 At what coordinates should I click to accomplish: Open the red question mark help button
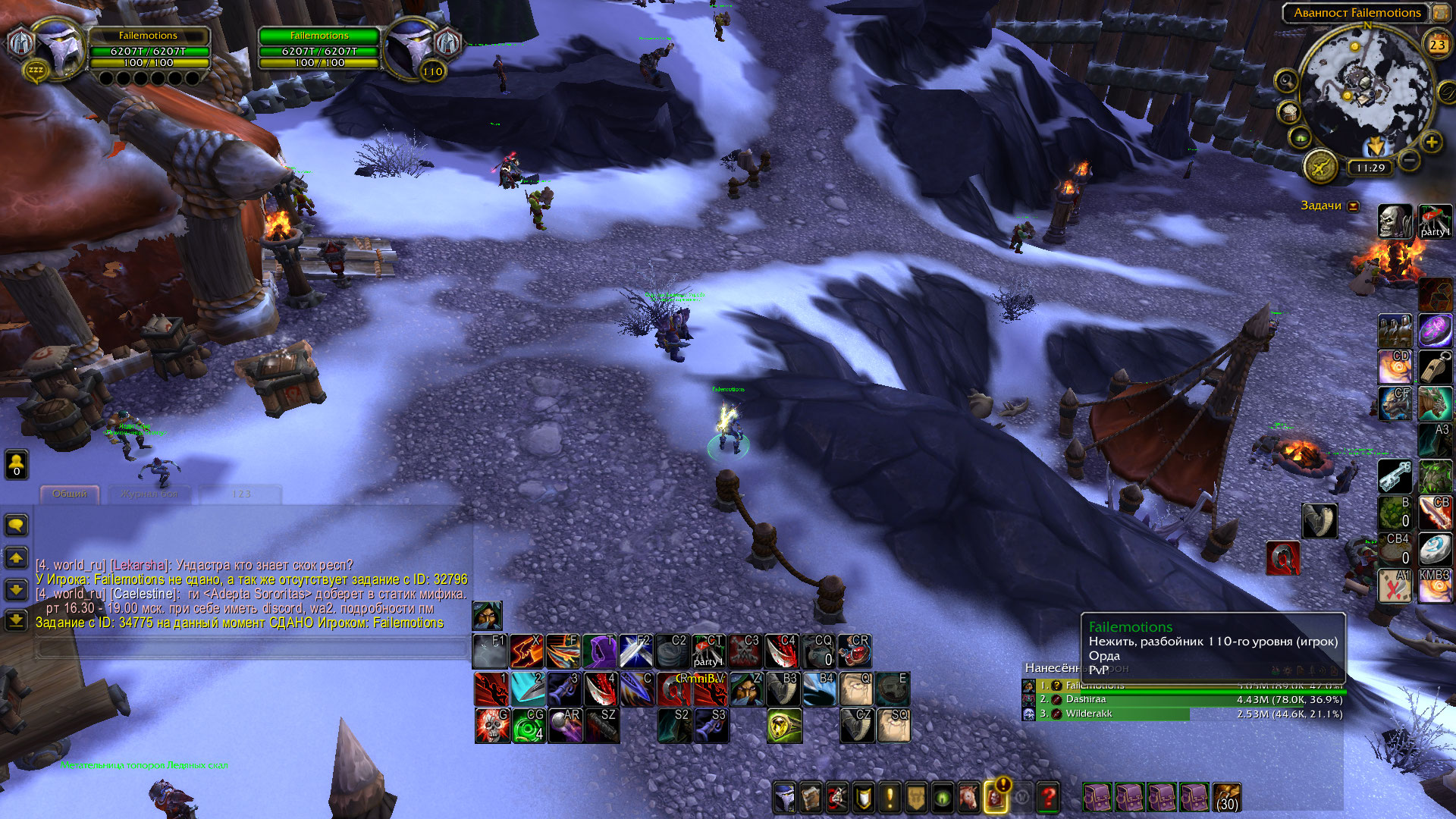[1048, 798]
